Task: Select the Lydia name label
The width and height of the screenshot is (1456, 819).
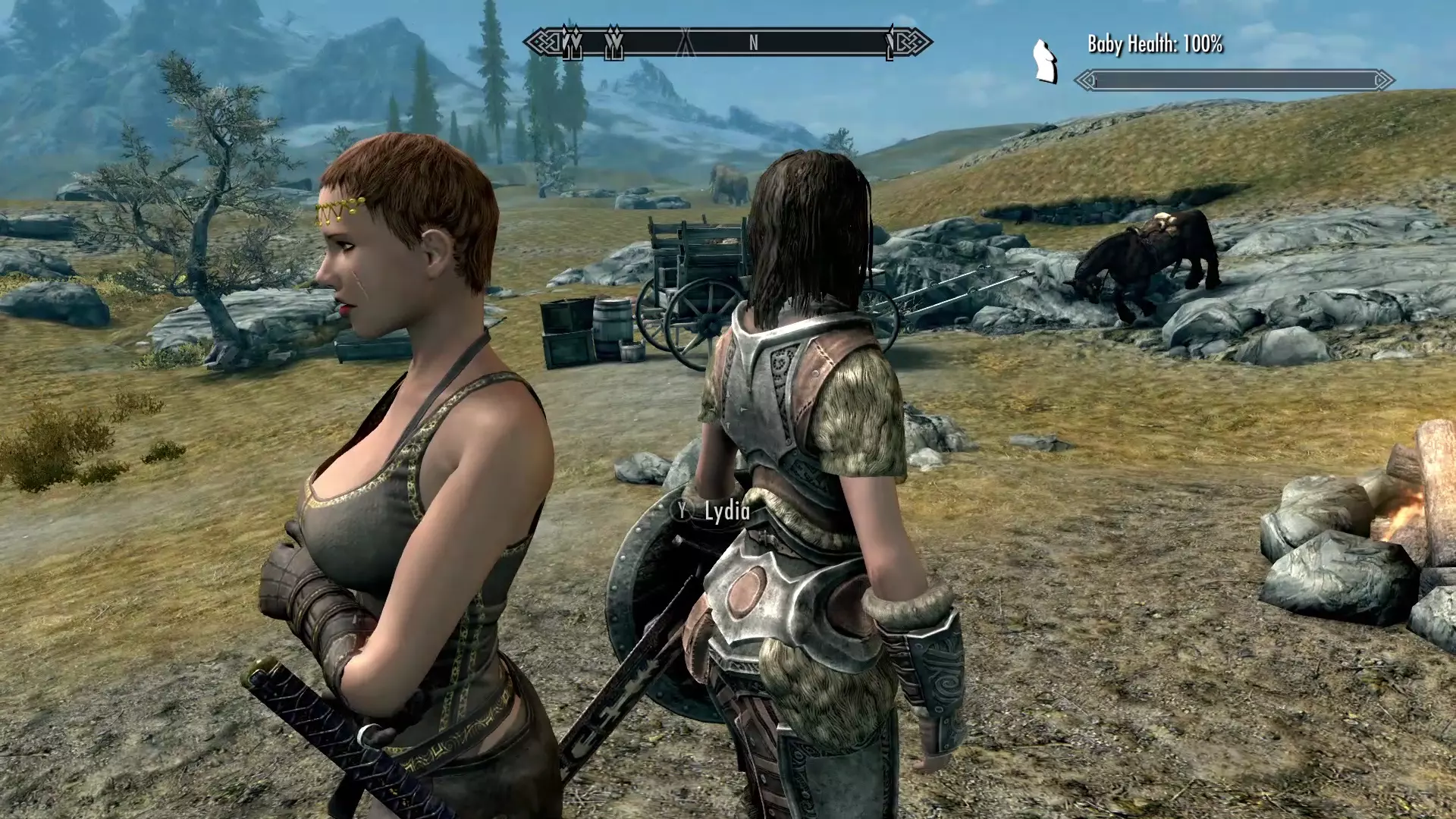Action: pyautogui.click(x=726, y=511)
